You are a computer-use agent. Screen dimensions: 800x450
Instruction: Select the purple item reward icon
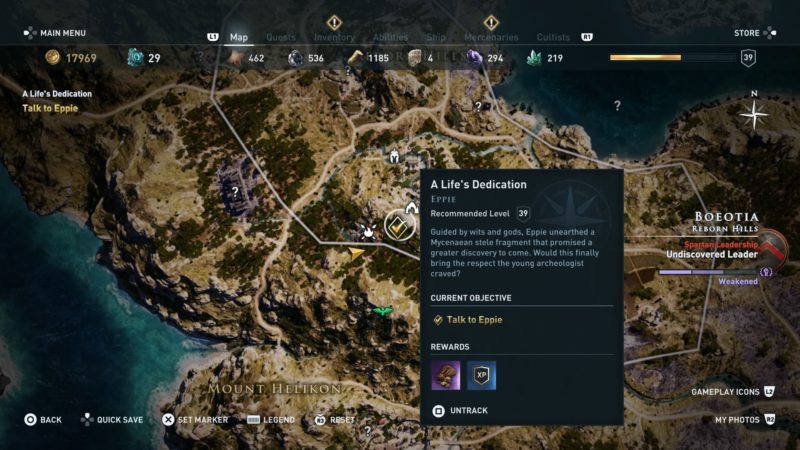445,375
